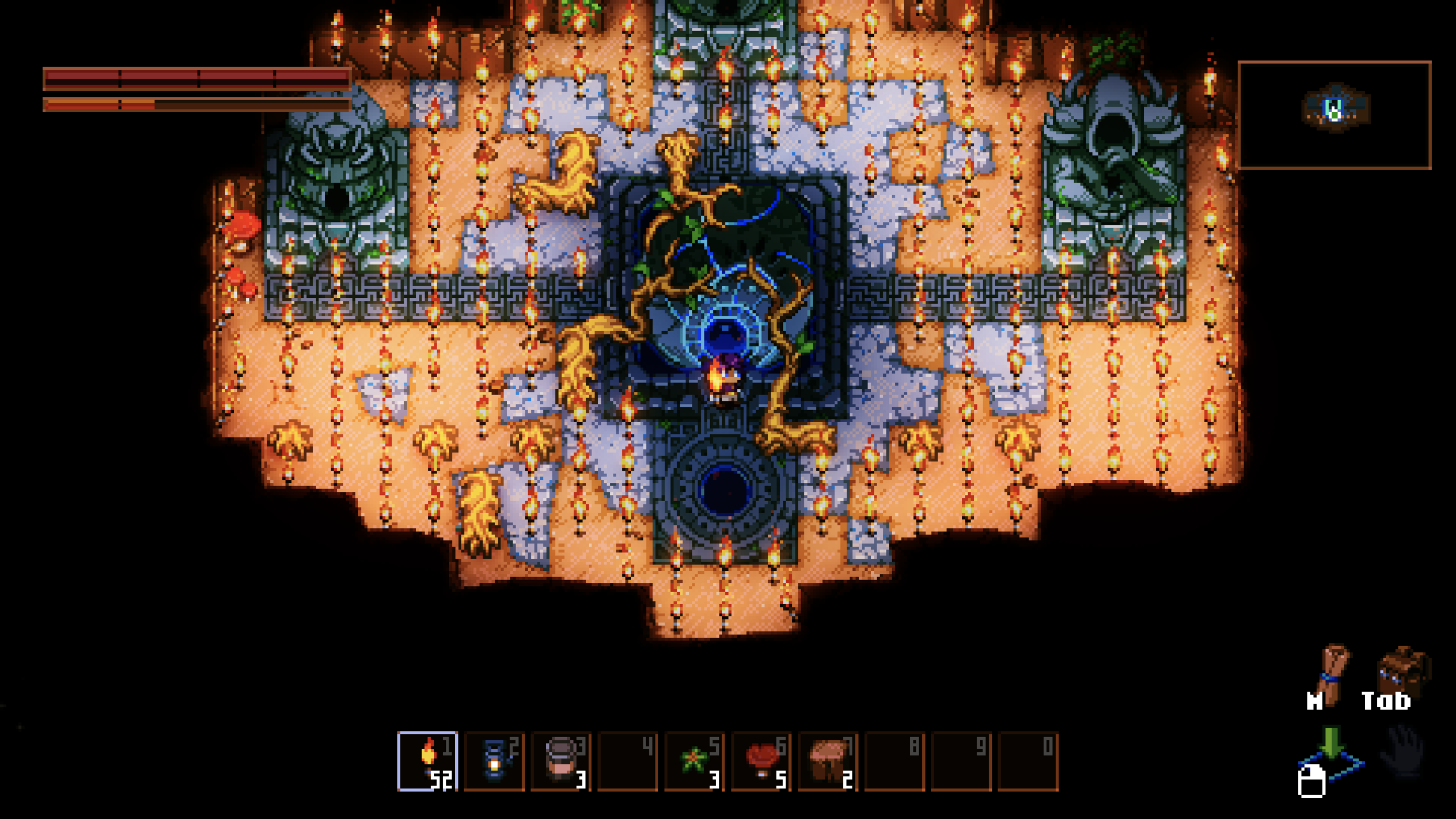Choose the blue lantern in the hotbar
This screenshot has height=819, width=1456.
click(x=494, y=761)
